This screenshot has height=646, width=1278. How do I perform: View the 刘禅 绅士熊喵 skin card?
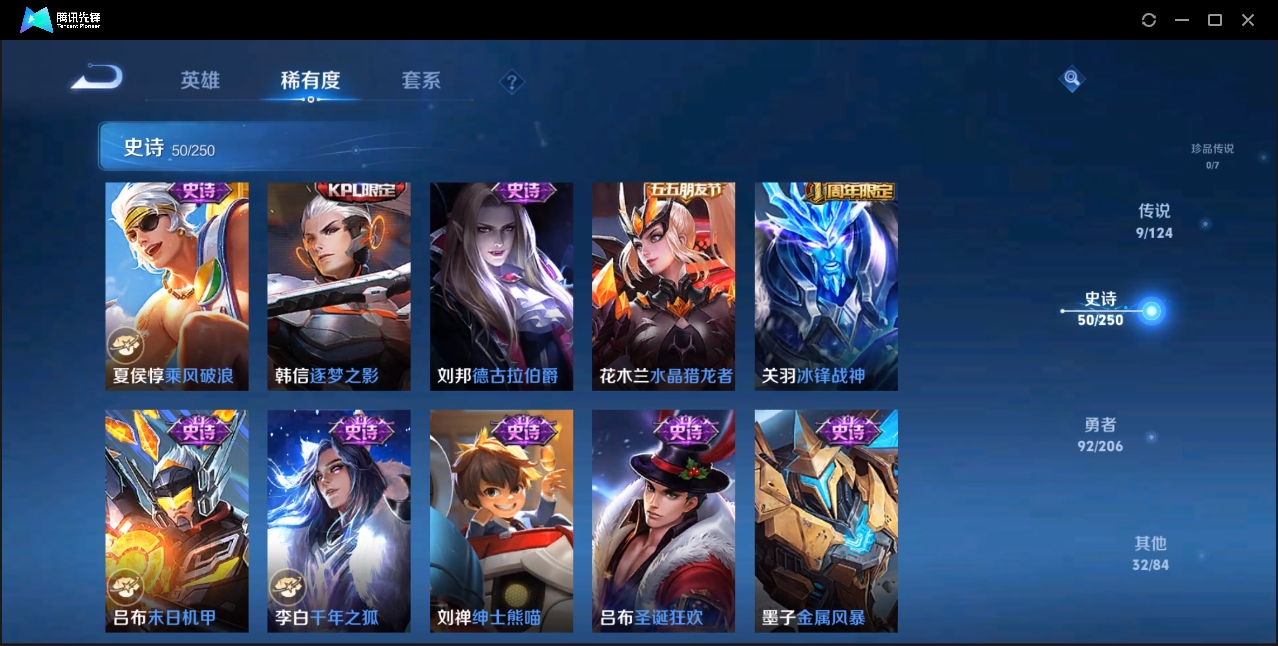(501, 520)
